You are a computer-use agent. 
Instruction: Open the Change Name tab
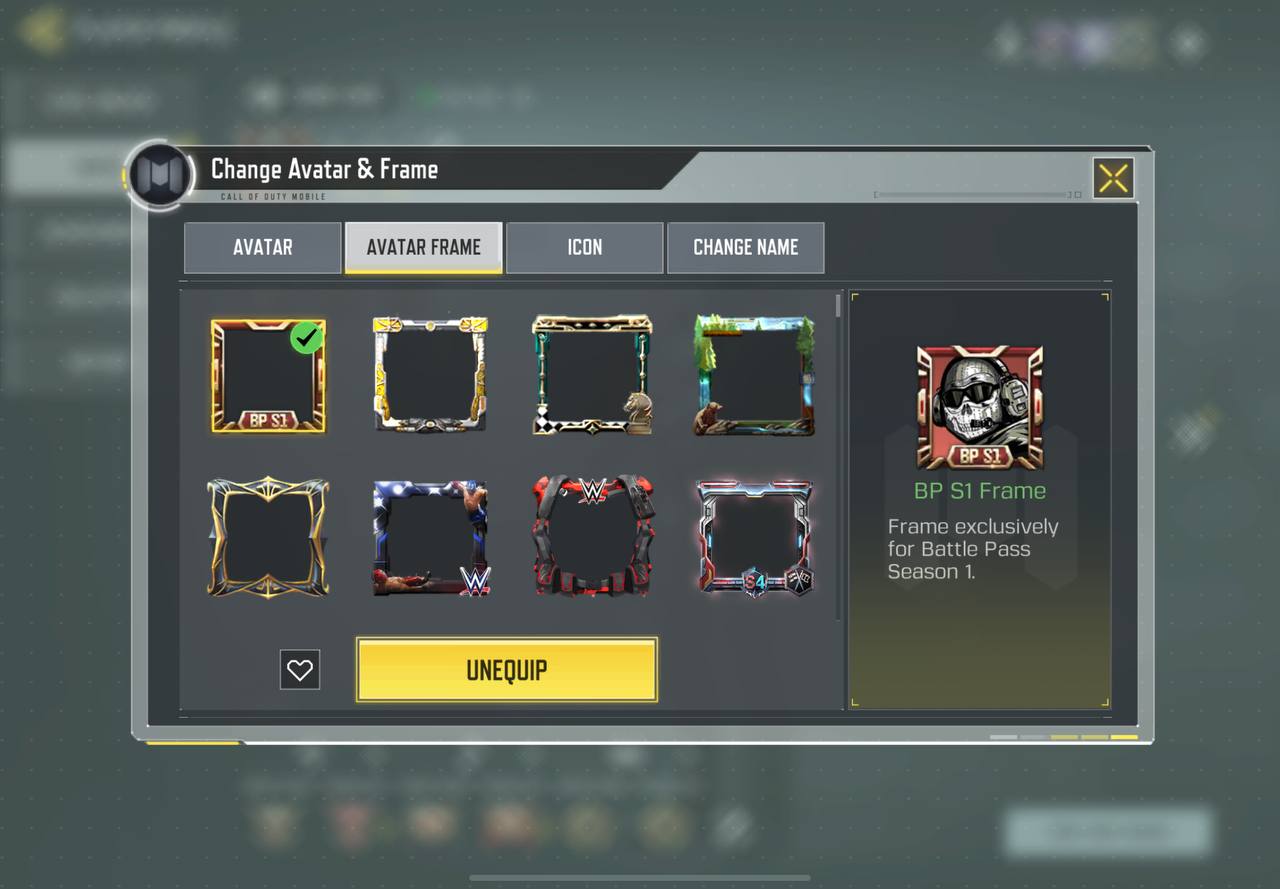[745, 247]
